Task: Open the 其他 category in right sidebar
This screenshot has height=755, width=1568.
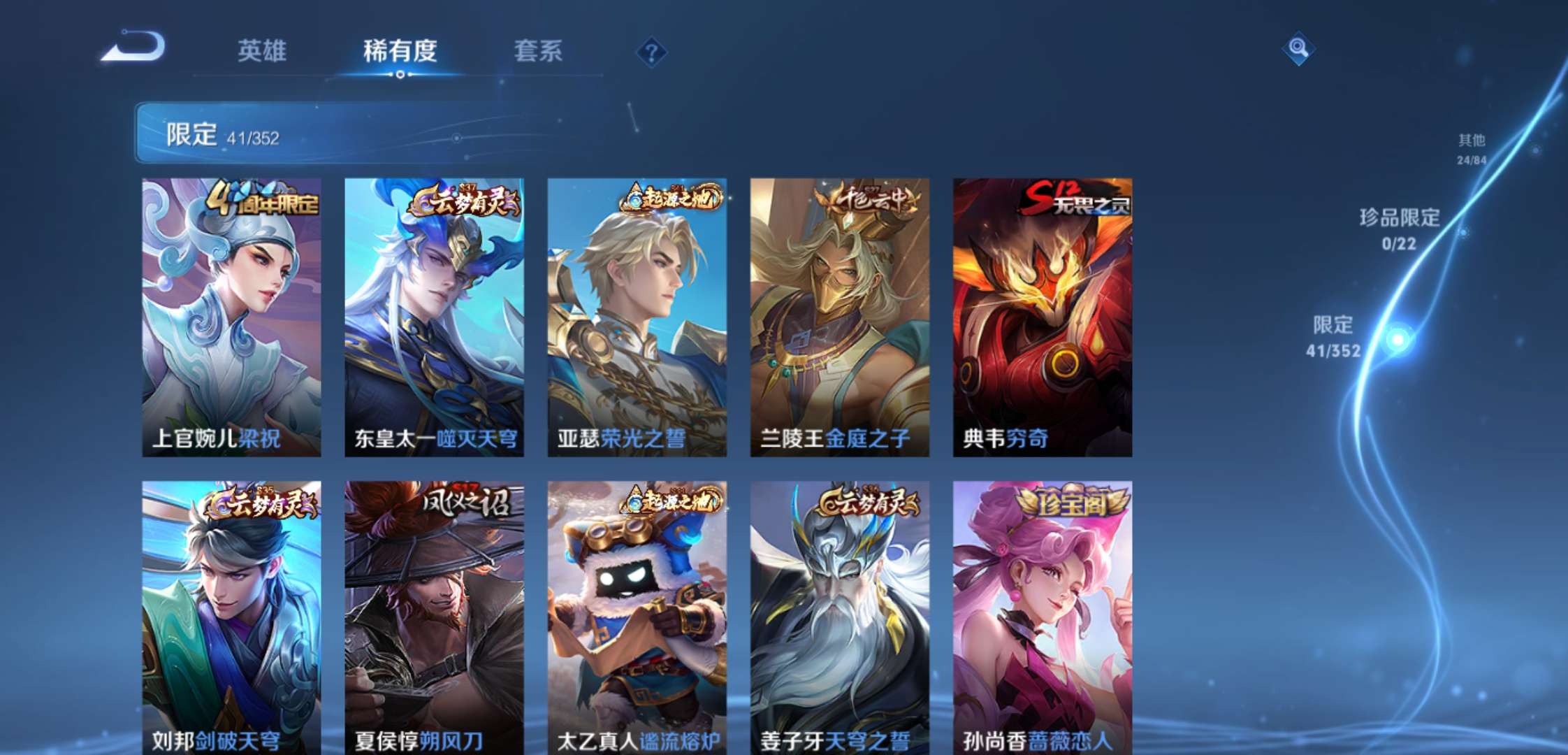Action: (x=1471, y=147)
